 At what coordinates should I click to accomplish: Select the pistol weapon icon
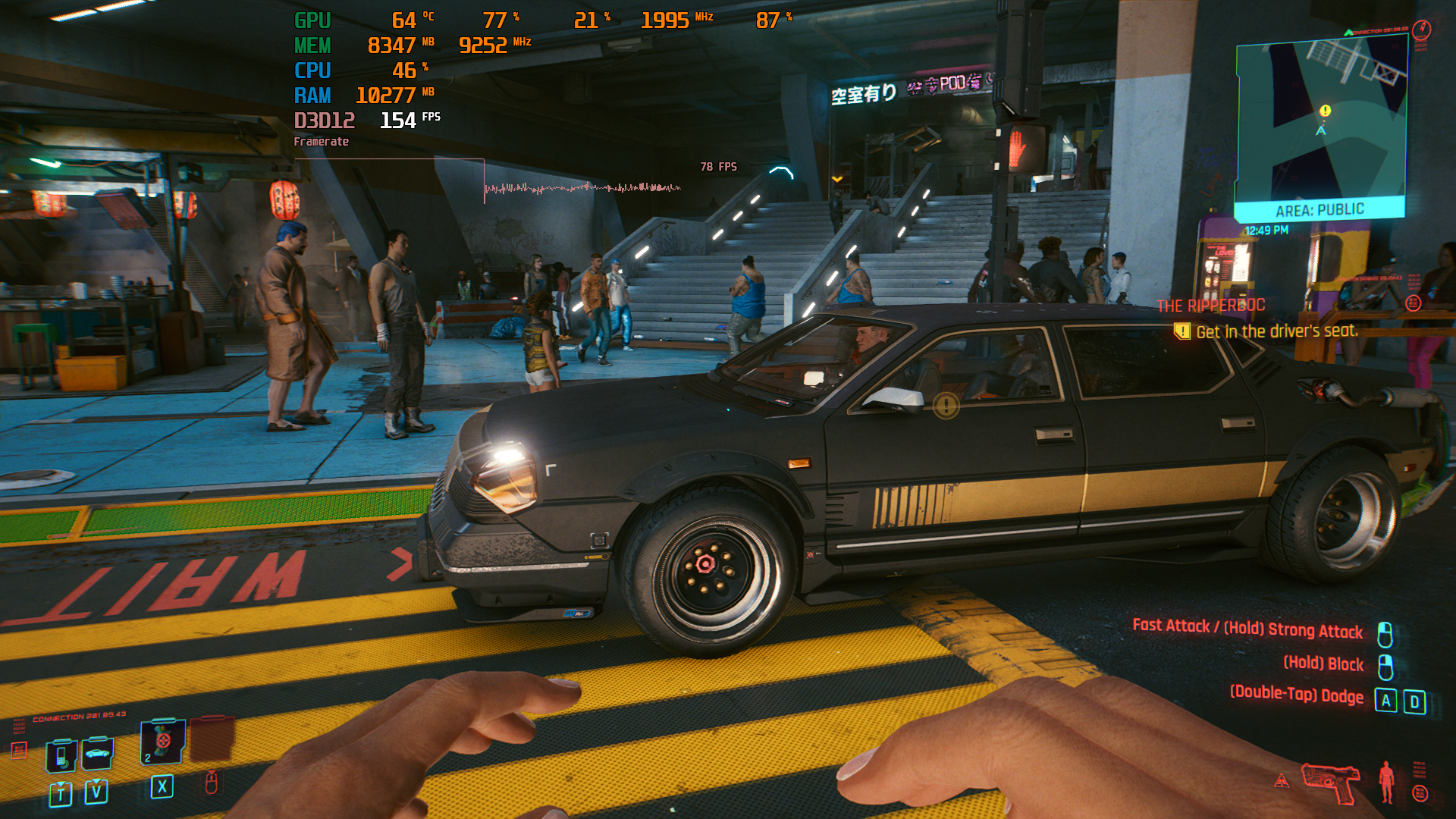pos(1332,782)
